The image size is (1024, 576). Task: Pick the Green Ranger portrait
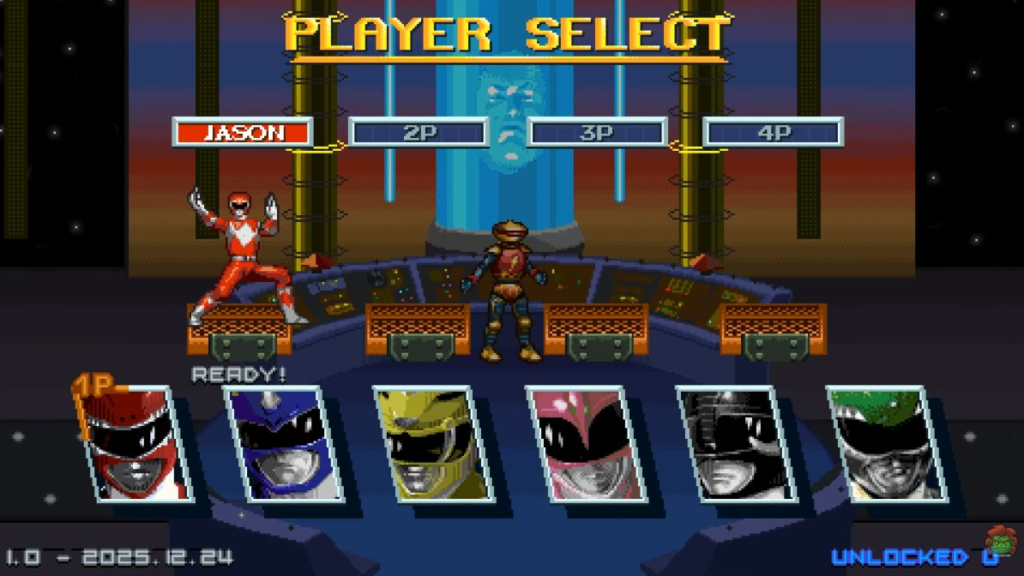pyautogui.click(x=887, y=444)
